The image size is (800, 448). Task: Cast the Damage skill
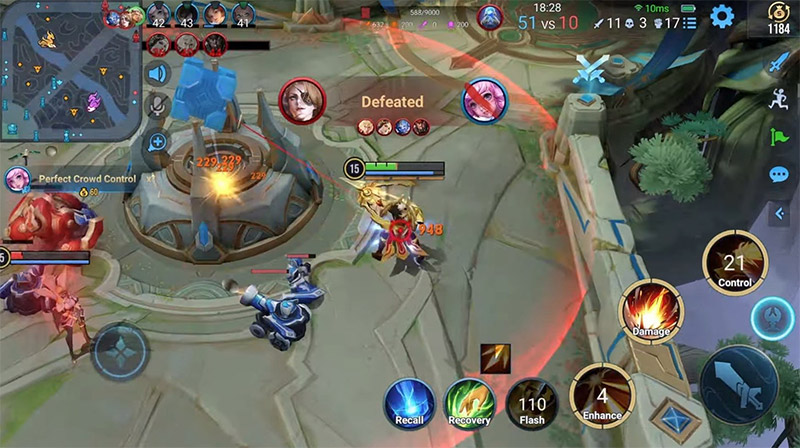pos(650,311)
